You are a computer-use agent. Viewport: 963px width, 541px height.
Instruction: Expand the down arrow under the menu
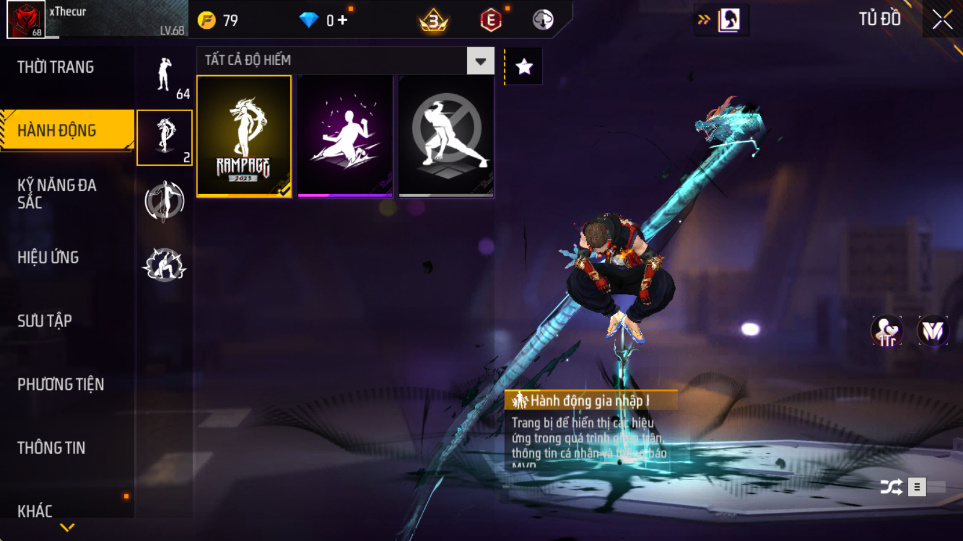67,527
